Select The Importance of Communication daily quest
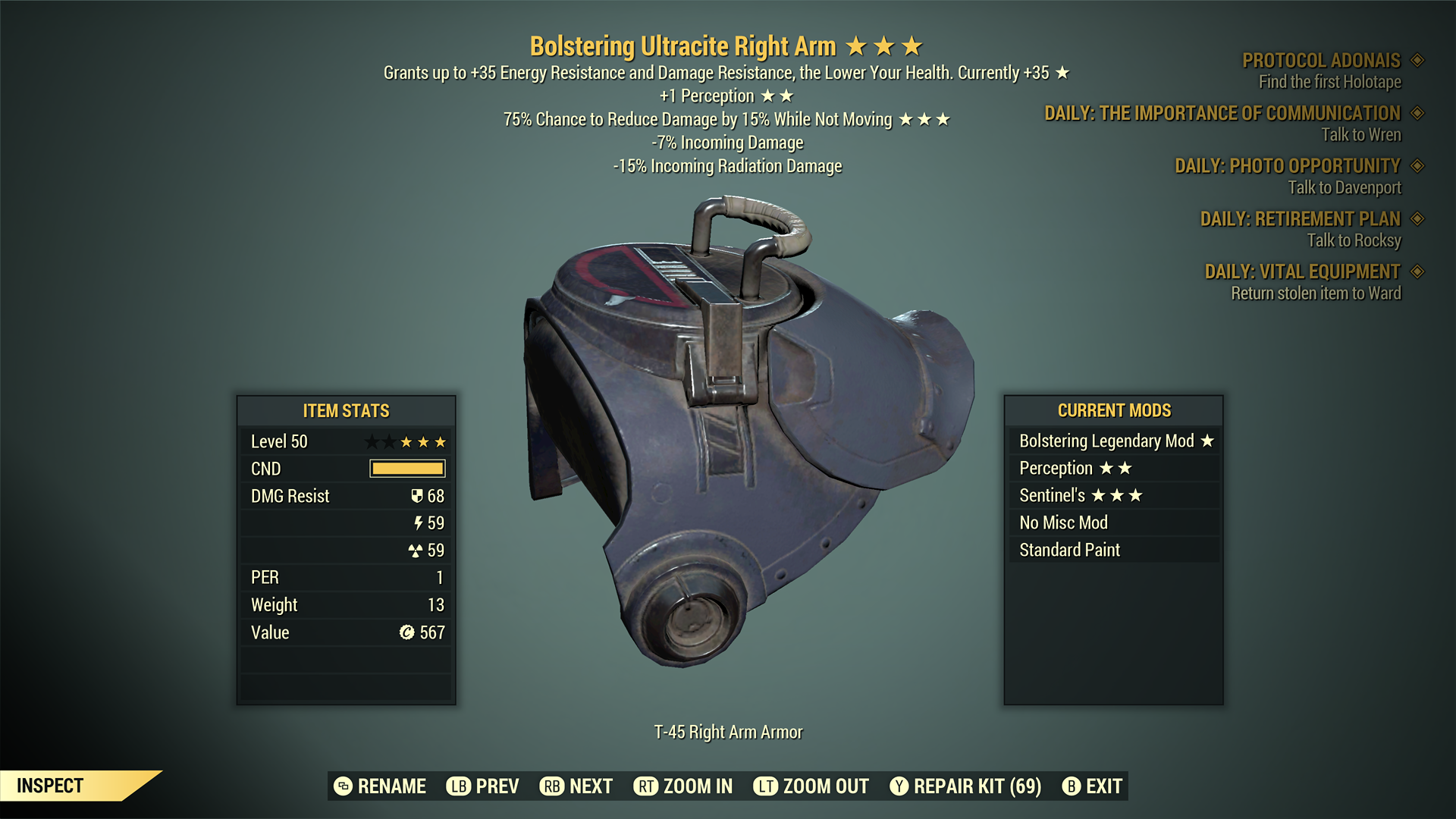The width and height of the screenshot is (1456, 819). click(x=1222, y=114)
